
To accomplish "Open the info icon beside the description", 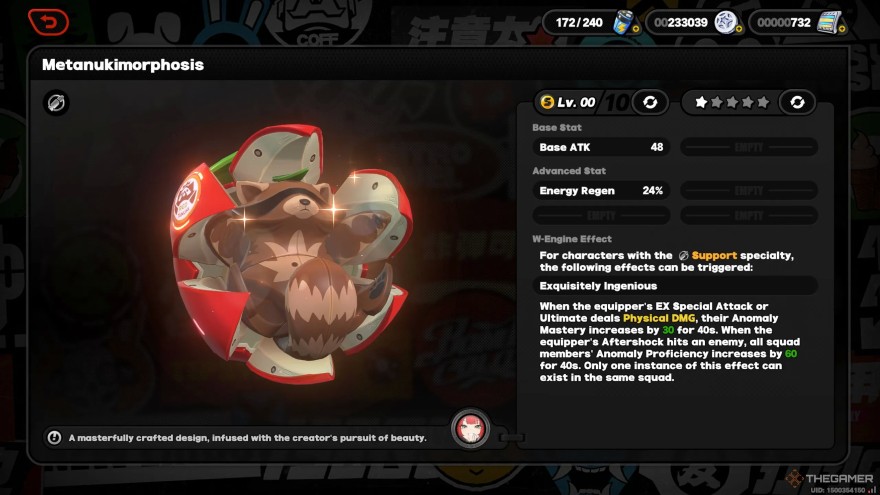I will tap(54, 437).
